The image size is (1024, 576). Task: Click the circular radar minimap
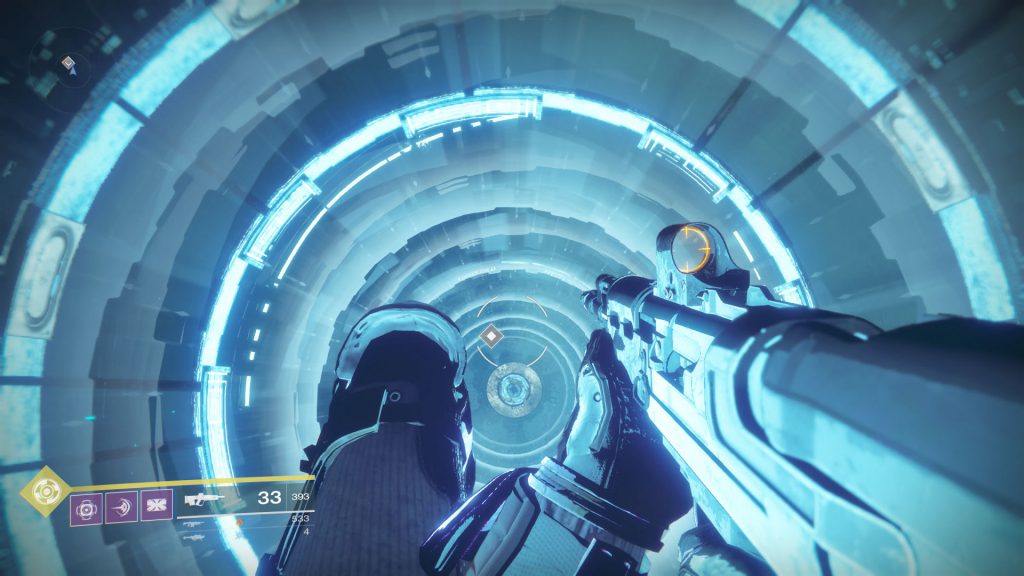(x=60, y=66)
